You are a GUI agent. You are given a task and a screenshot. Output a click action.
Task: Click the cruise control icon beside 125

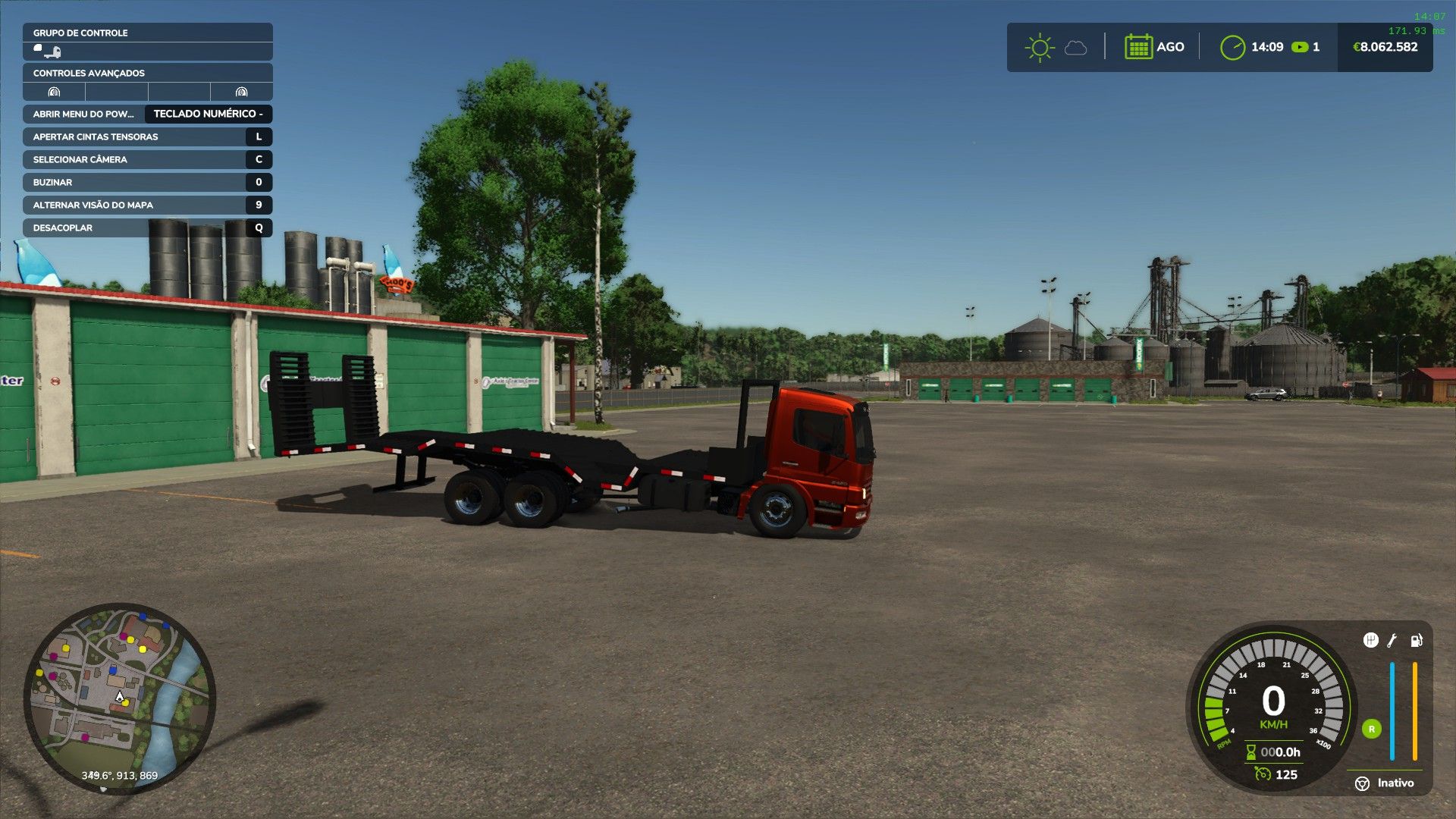click(1263, 774)
